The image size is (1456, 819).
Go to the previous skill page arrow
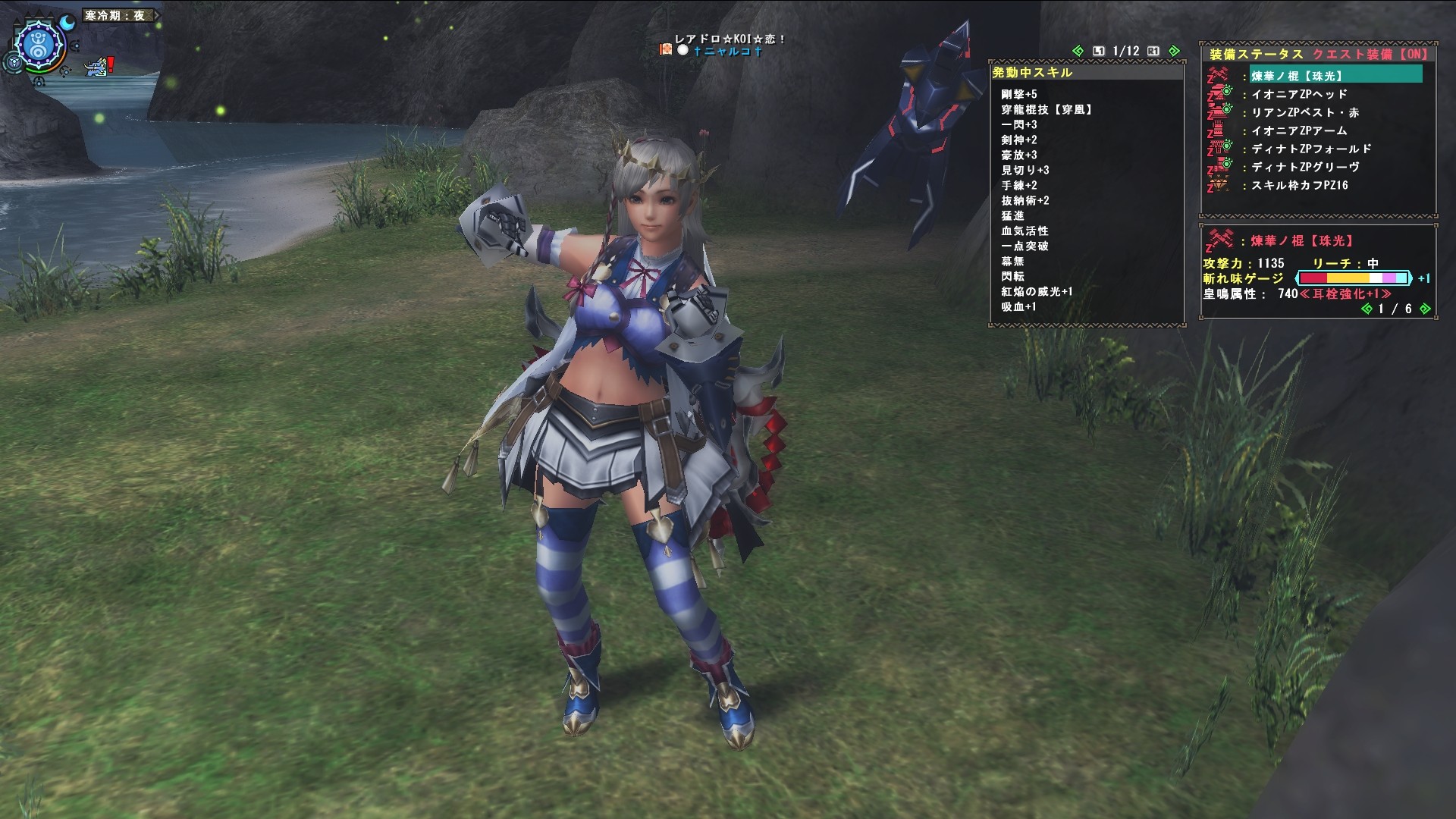click(x=1078, y=51)
